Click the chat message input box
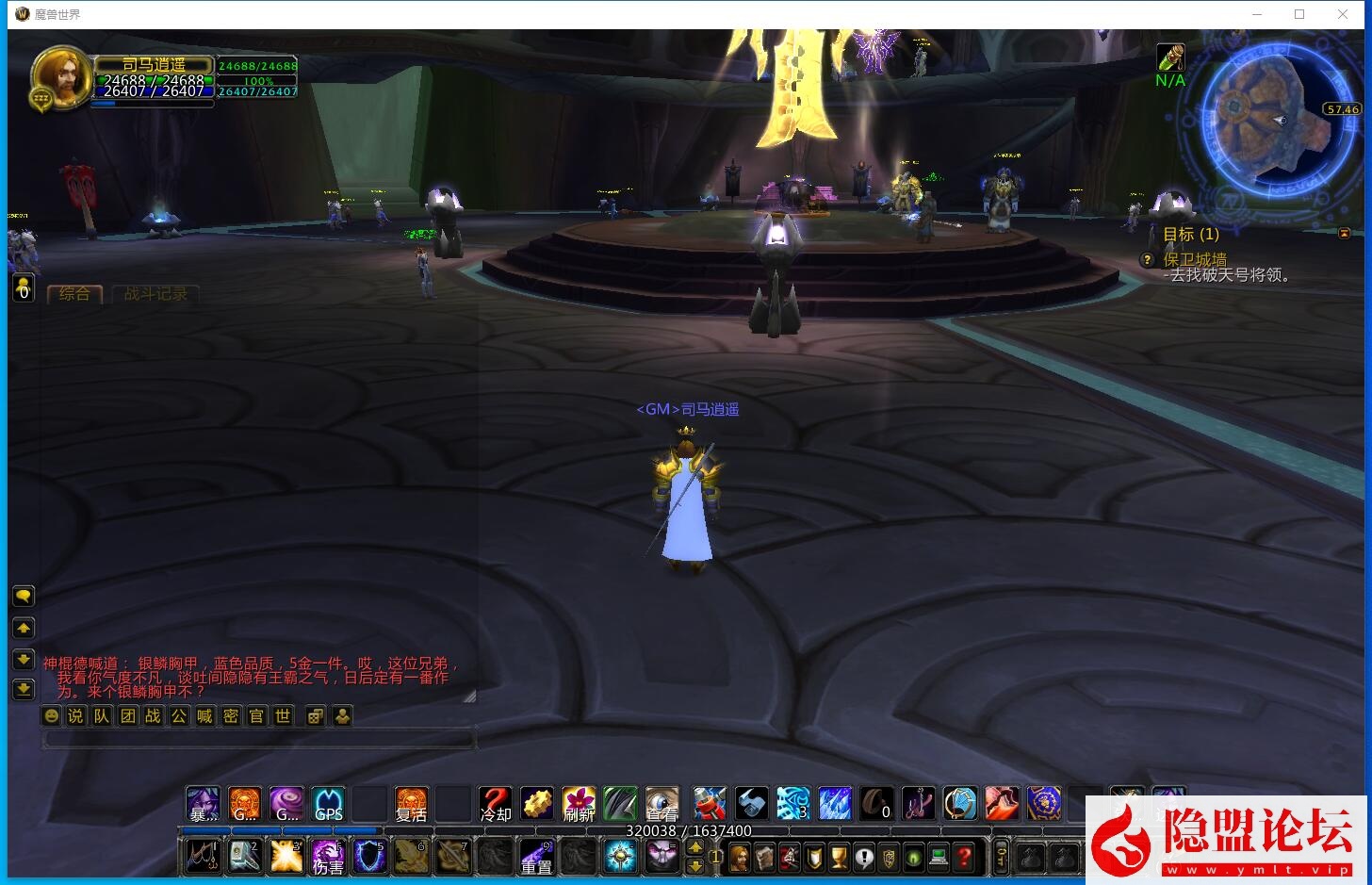This screenshot has height=885, width=1372. coord(259,740)
